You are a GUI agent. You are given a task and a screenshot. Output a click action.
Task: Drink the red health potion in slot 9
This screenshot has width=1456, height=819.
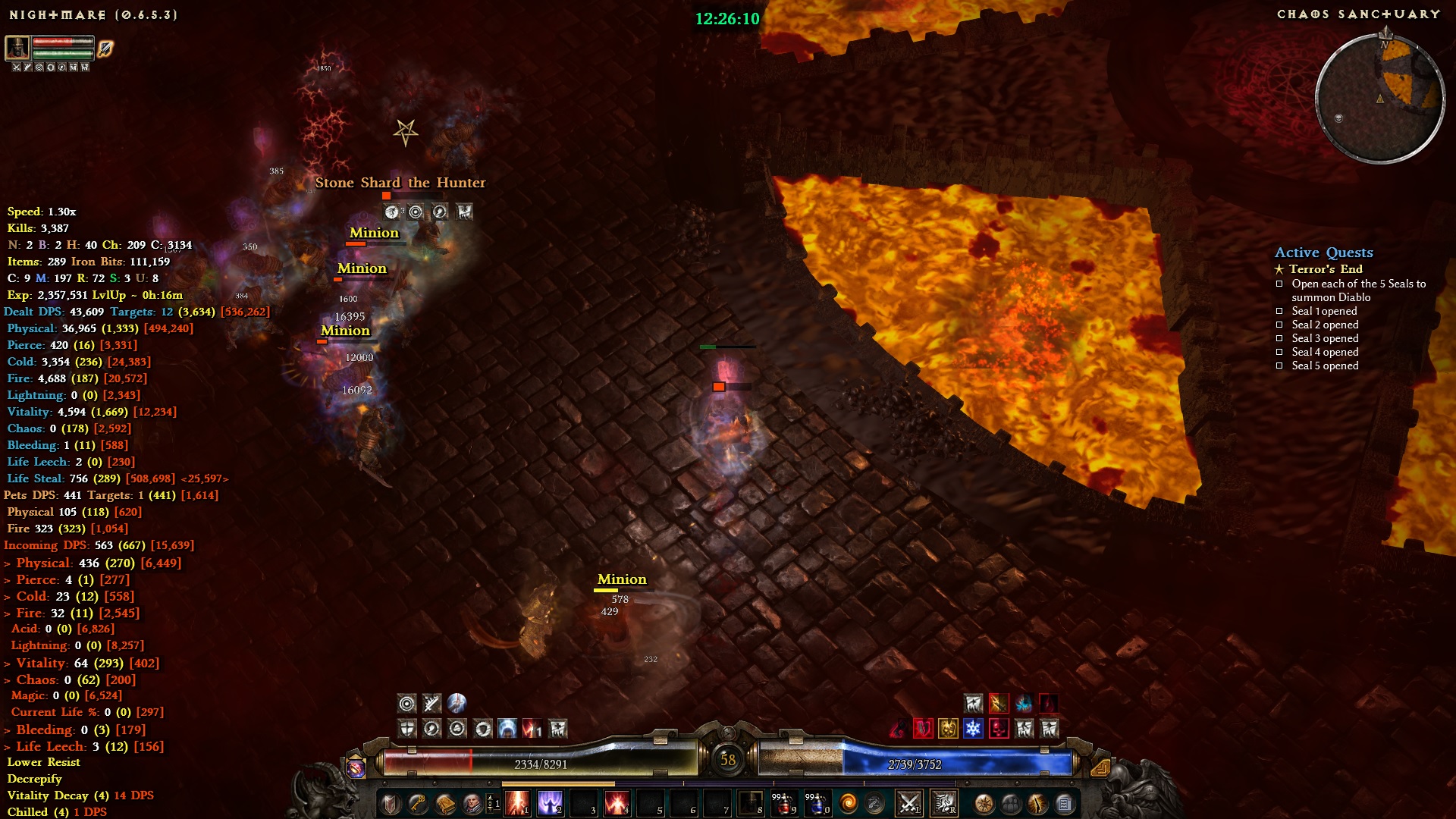click(x=783, y=802)
